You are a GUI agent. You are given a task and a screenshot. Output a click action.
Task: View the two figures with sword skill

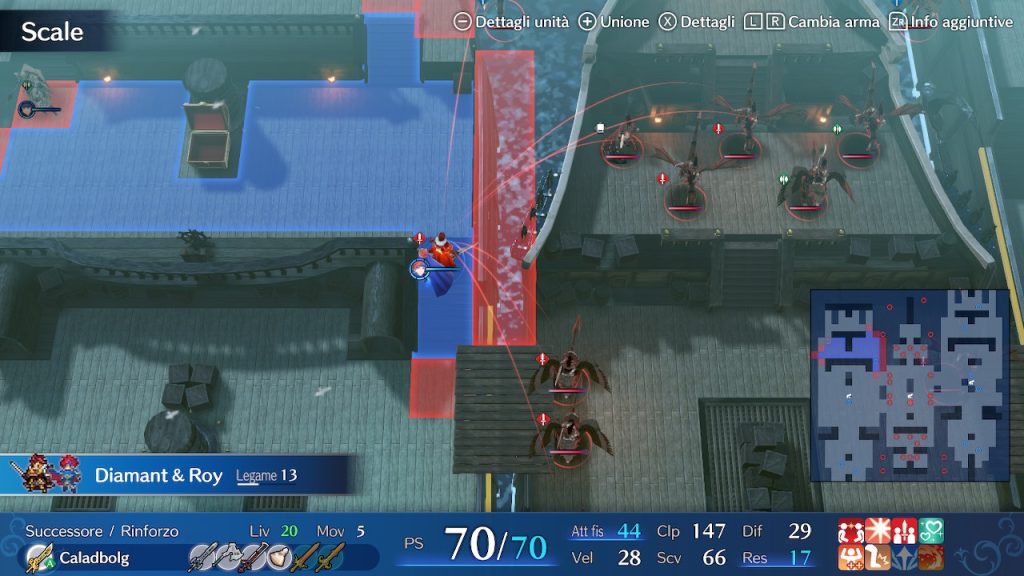904,531
